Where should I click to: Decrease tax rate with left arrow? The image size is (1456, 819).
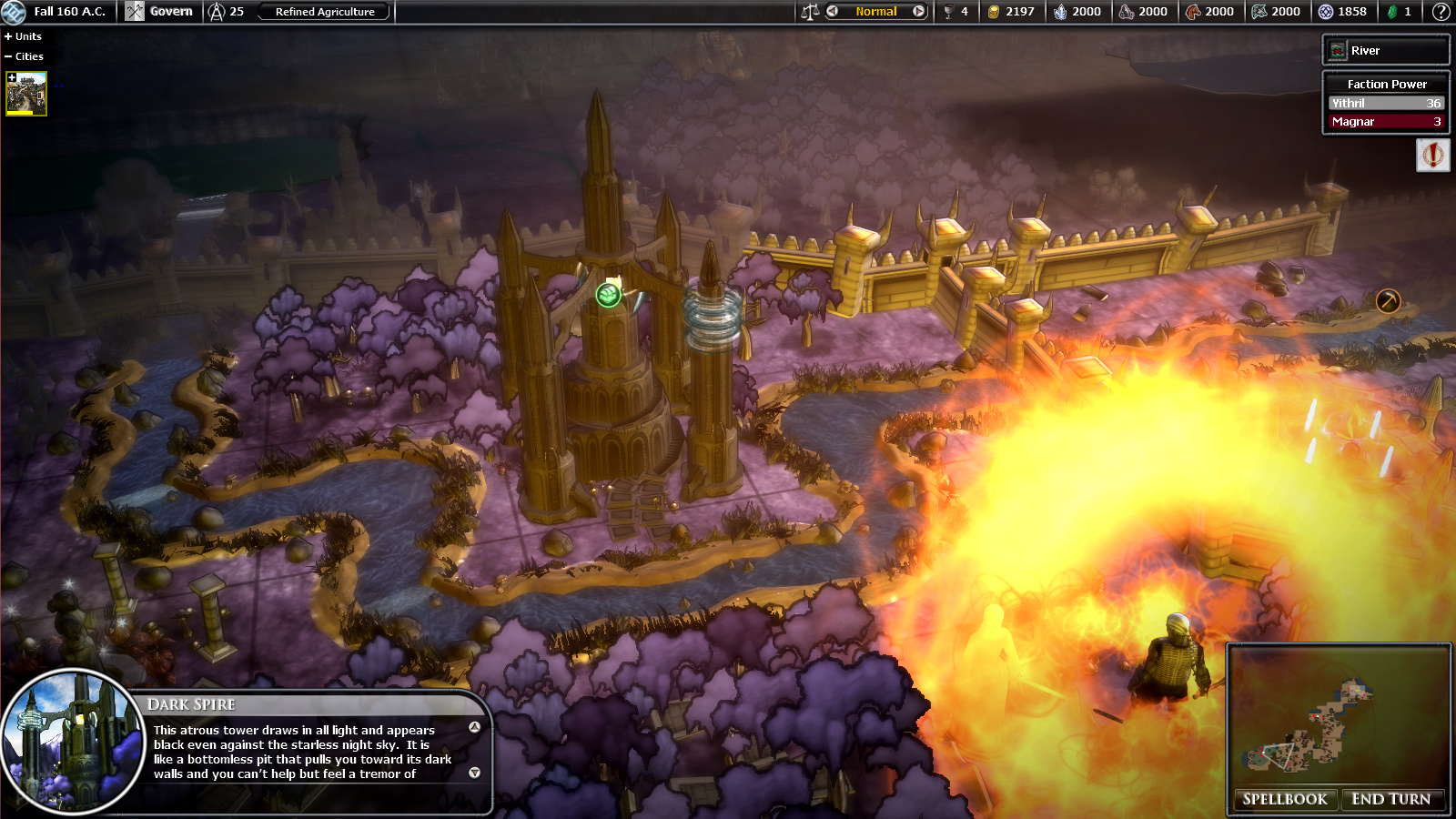click(832, 12)
